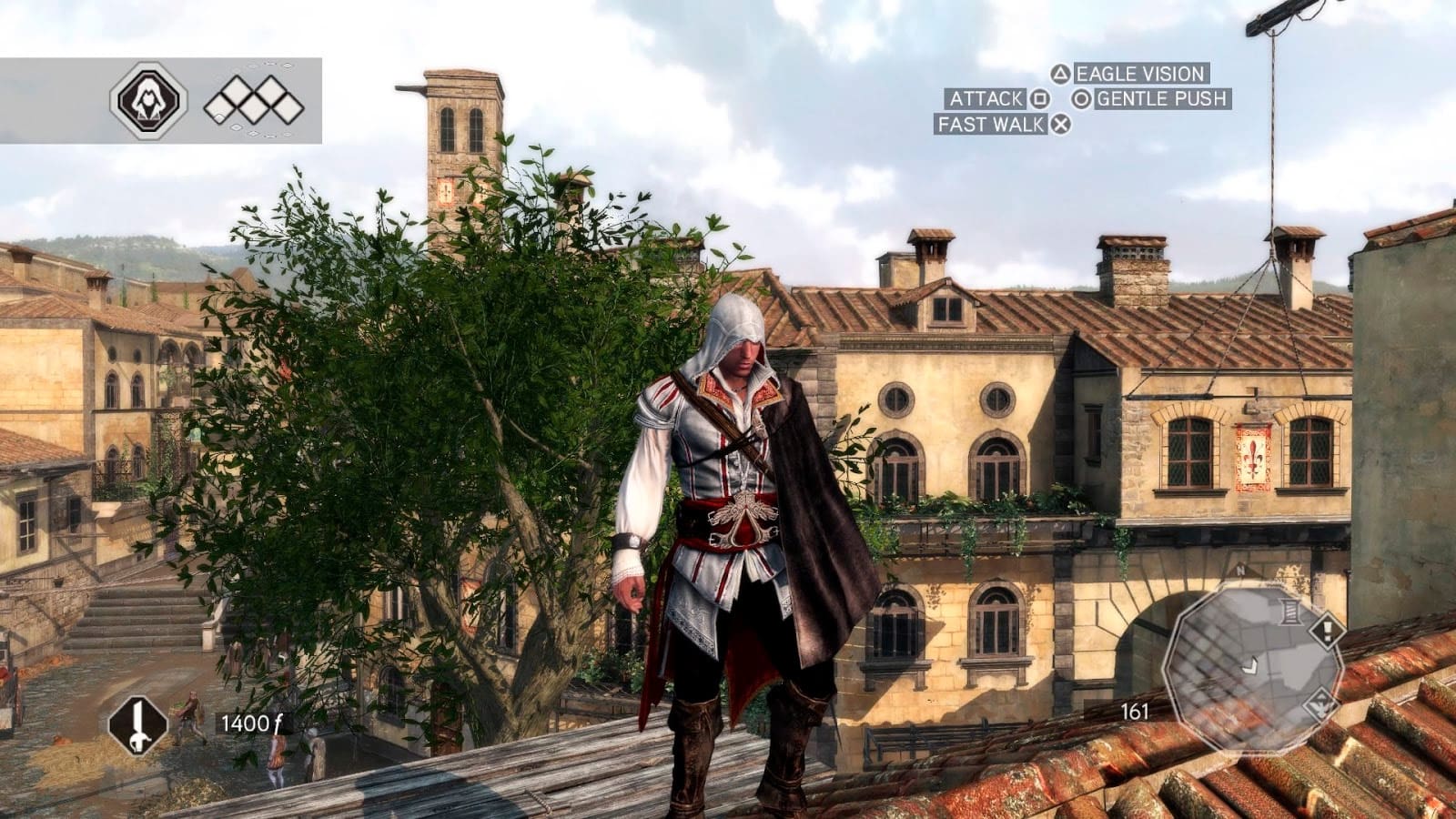Click the 161 counter beside the minimap
This screenshot has height=819, width=1456.
[1135, 711]
